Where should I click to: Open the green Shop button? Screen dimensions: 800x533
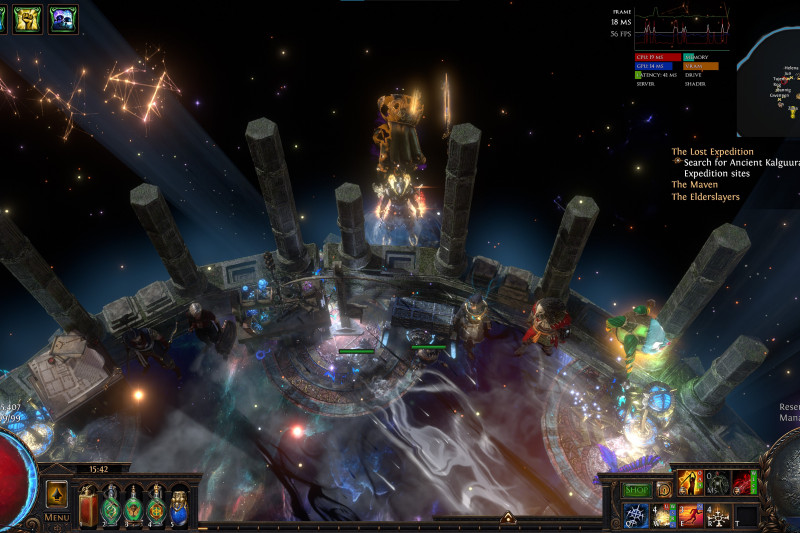[x=637, y=490]
